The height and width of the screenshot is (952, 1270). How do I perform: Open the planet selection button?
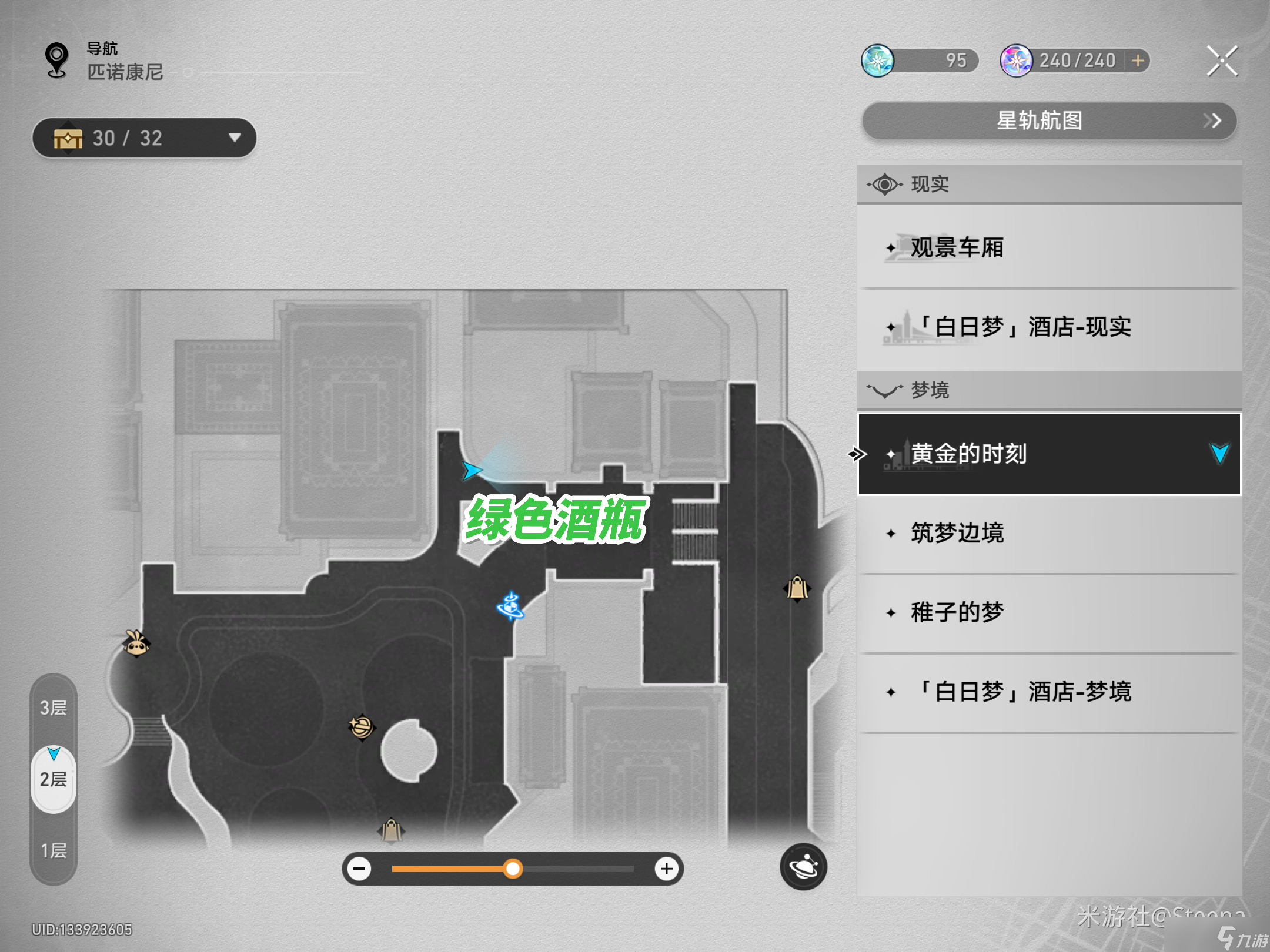click(x=803, y=867)
